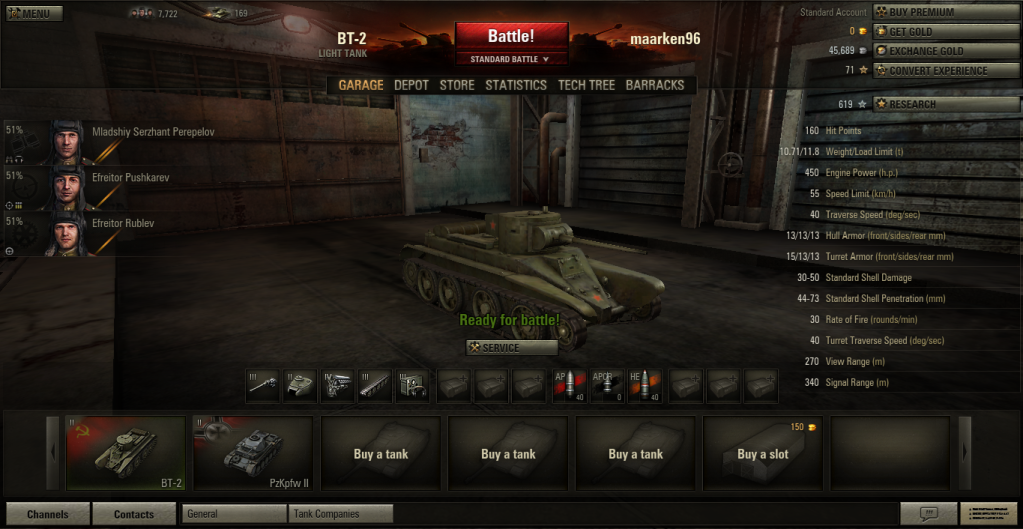Image resolution: width=1023 pixels, height=529 pixels.
Task: Open the Store tab
Action: 457,85
